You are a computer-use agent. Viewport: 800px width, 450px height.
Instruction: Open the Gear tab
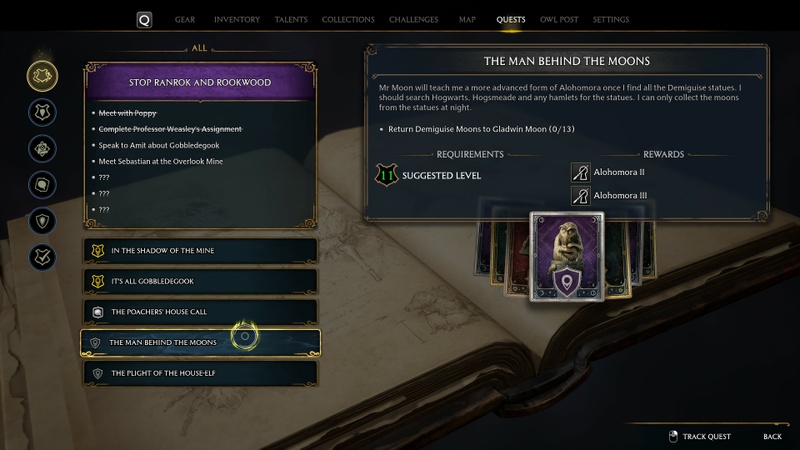coord(185,20)
